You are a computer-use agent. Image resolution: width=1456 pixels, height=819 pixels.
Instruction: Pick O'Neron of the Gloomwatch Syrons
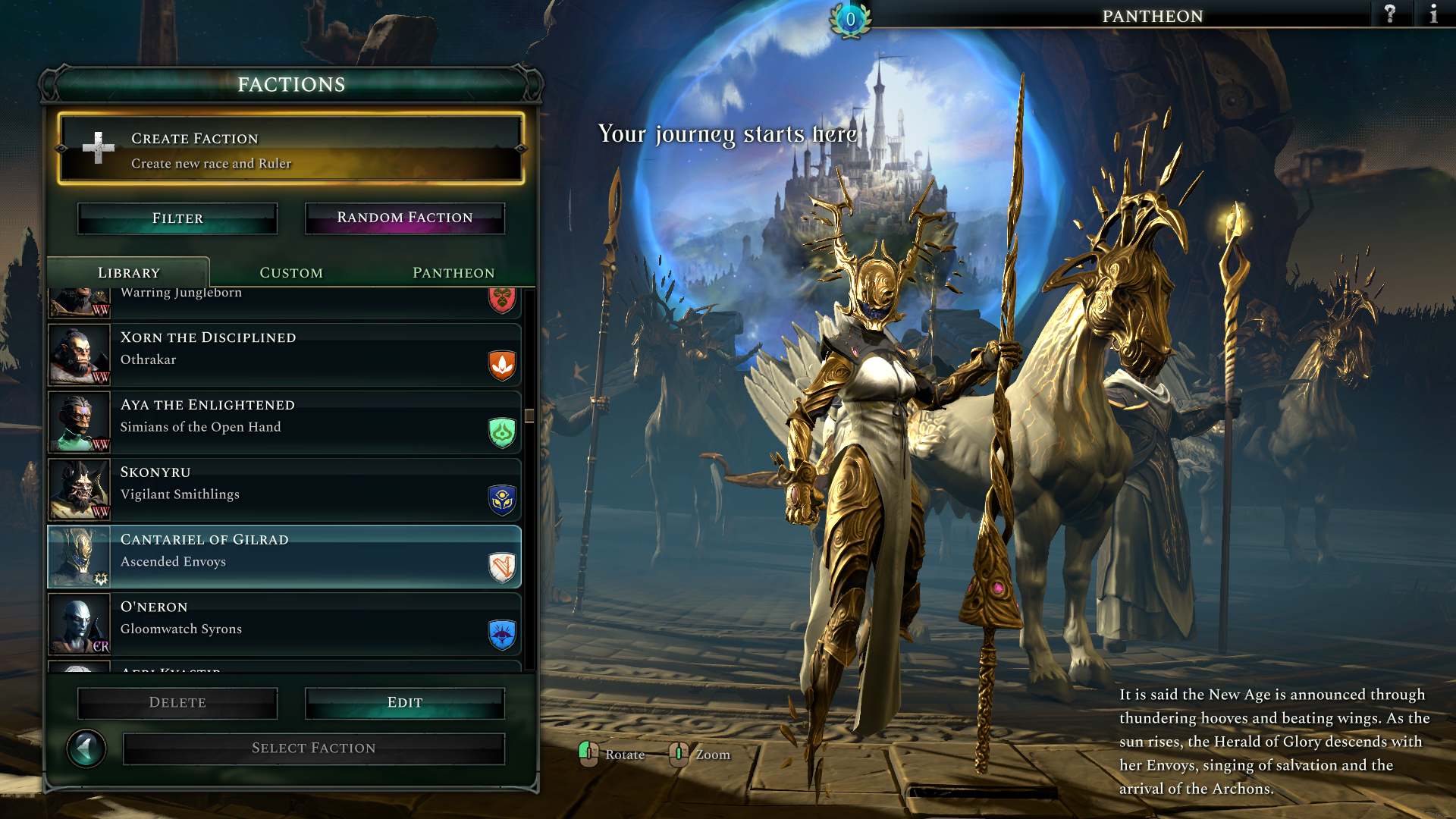click(x=284, y=625)
